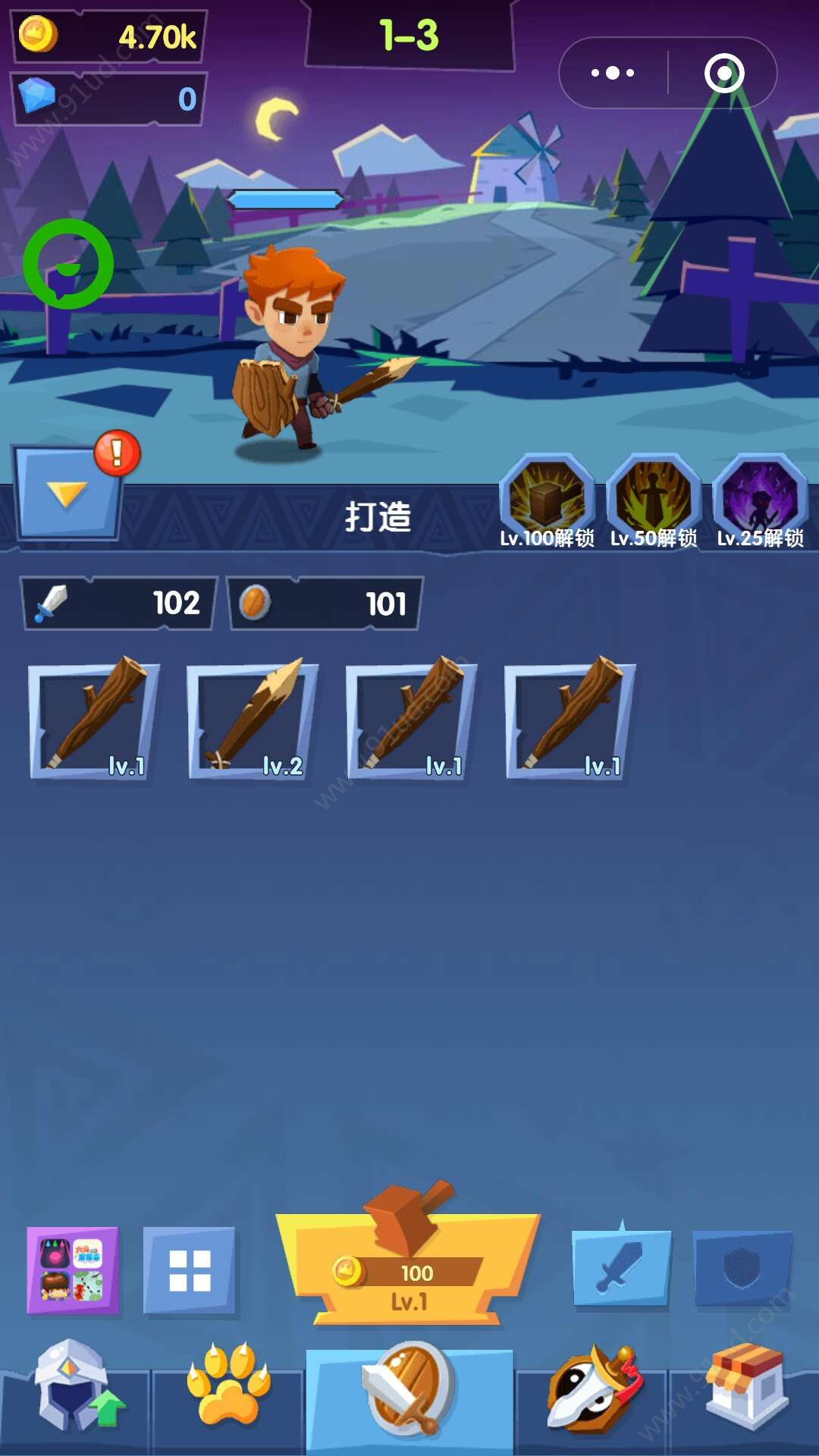Open the mini program more-options menu
The height and width of the screenshot is (1456, 819).
[613, 73]
